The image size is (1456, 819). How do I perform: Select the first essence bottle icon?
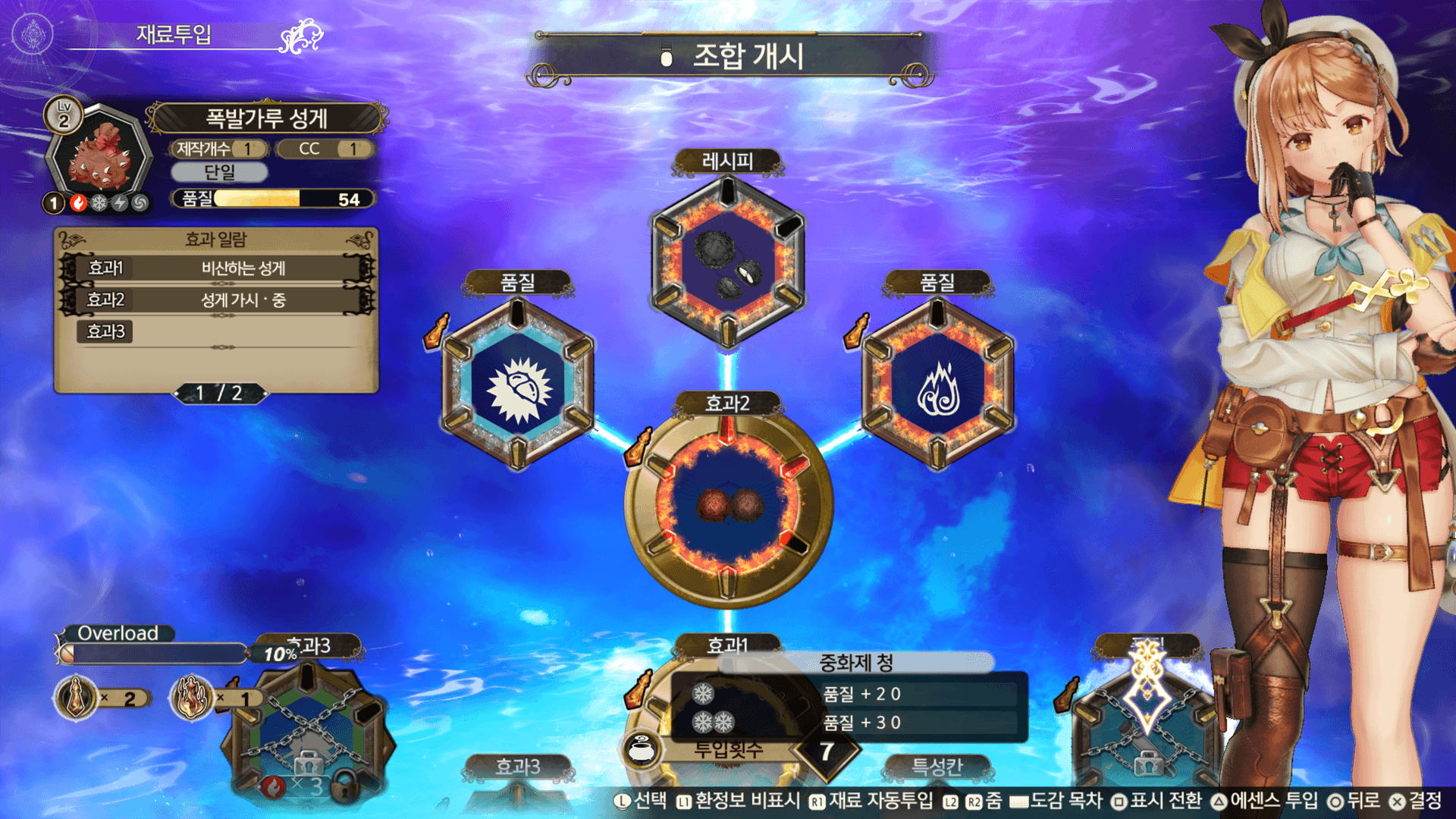[76, 697]
